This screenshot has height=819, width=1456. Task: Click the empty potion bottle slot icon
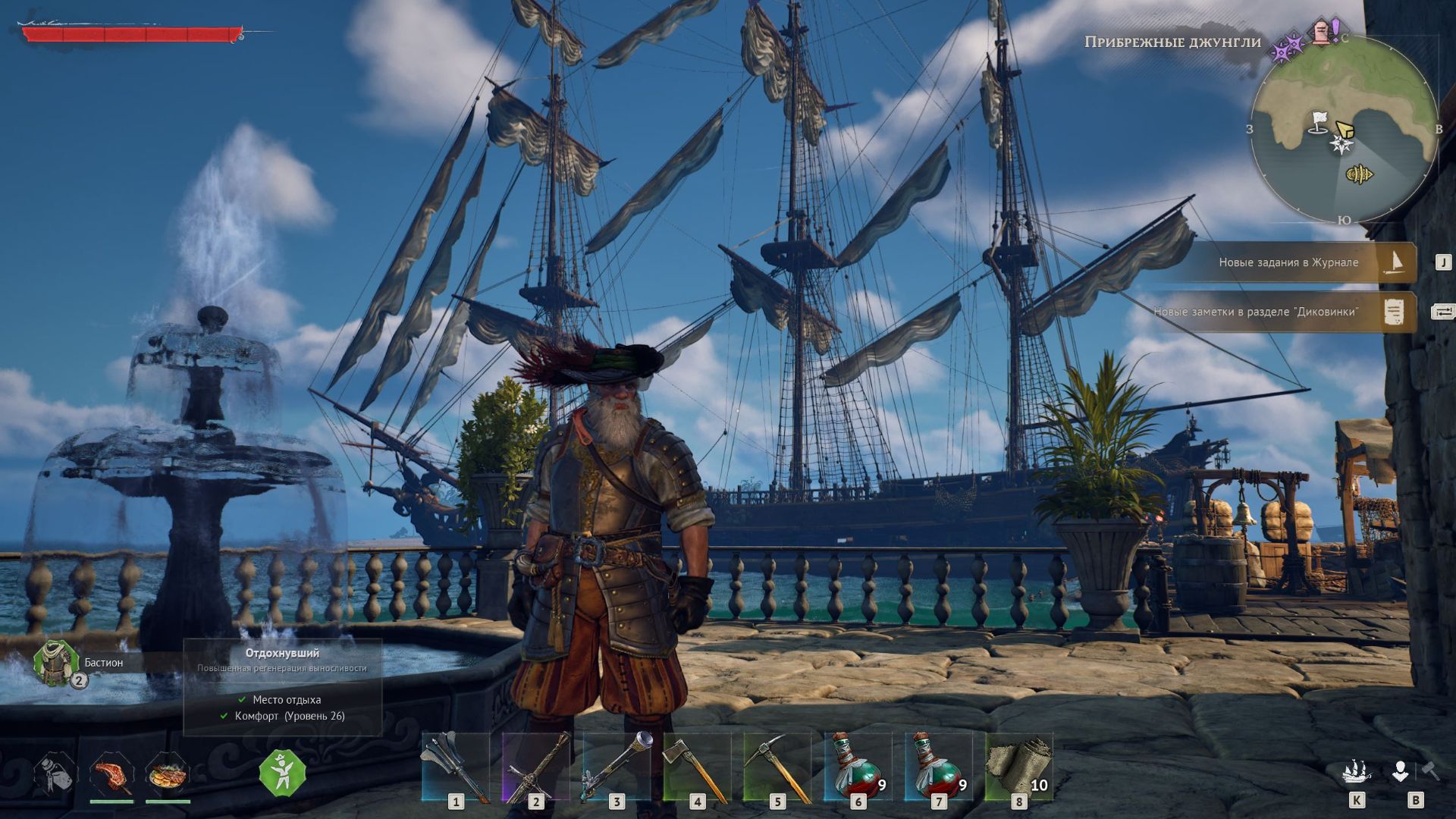56,775
